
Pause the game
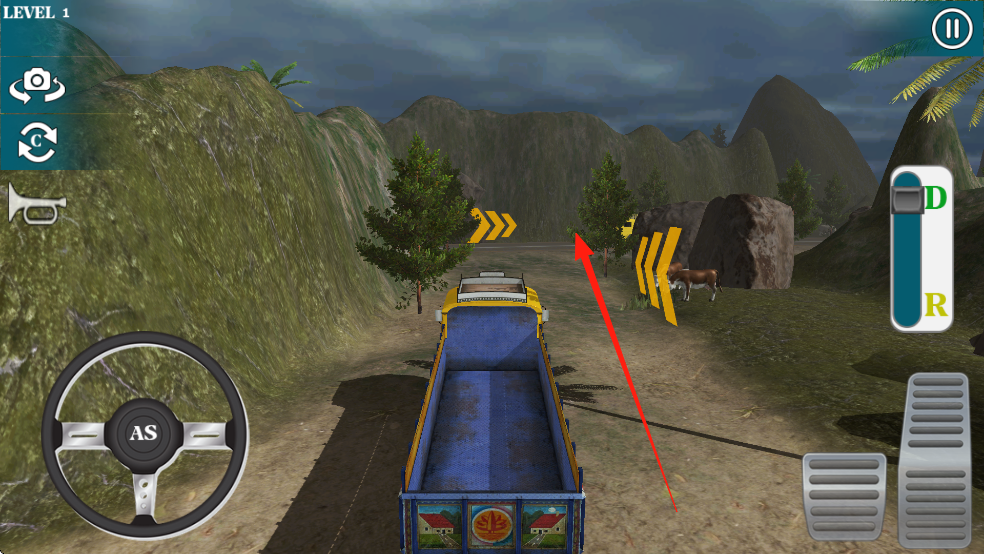tap(951, 29)
